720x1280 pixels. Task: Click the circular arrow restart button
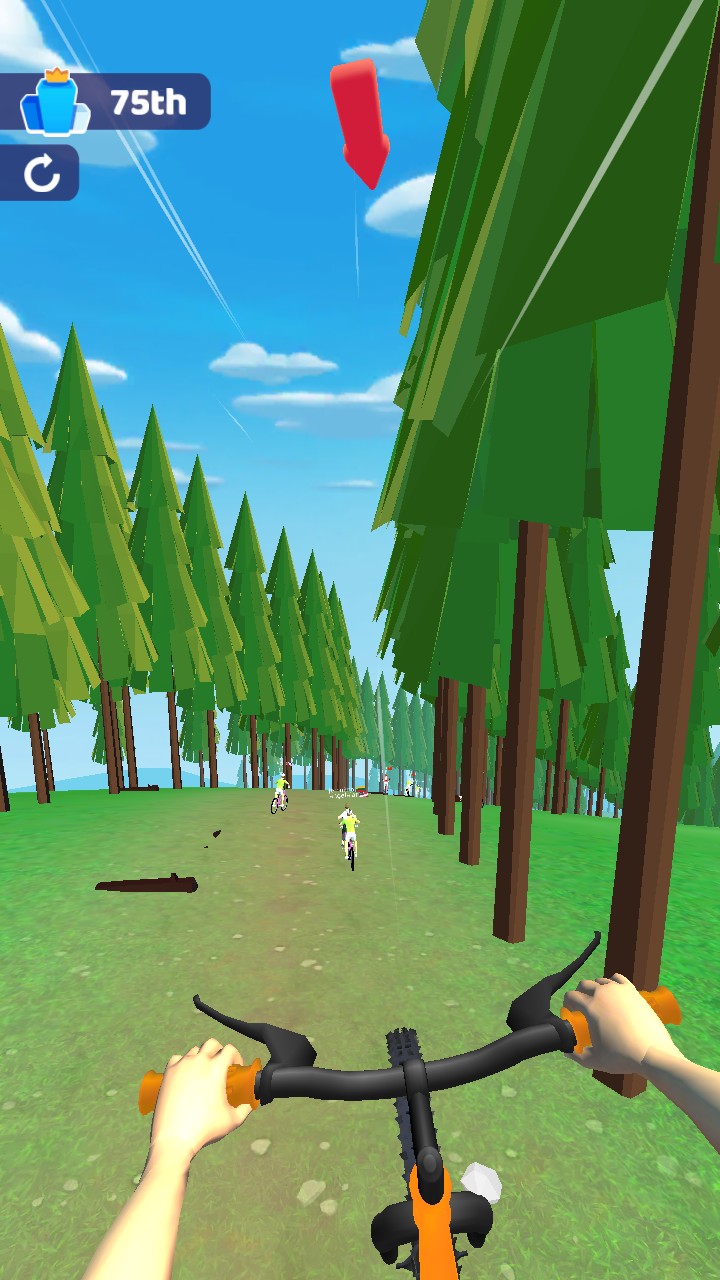[x=41, y=173]
